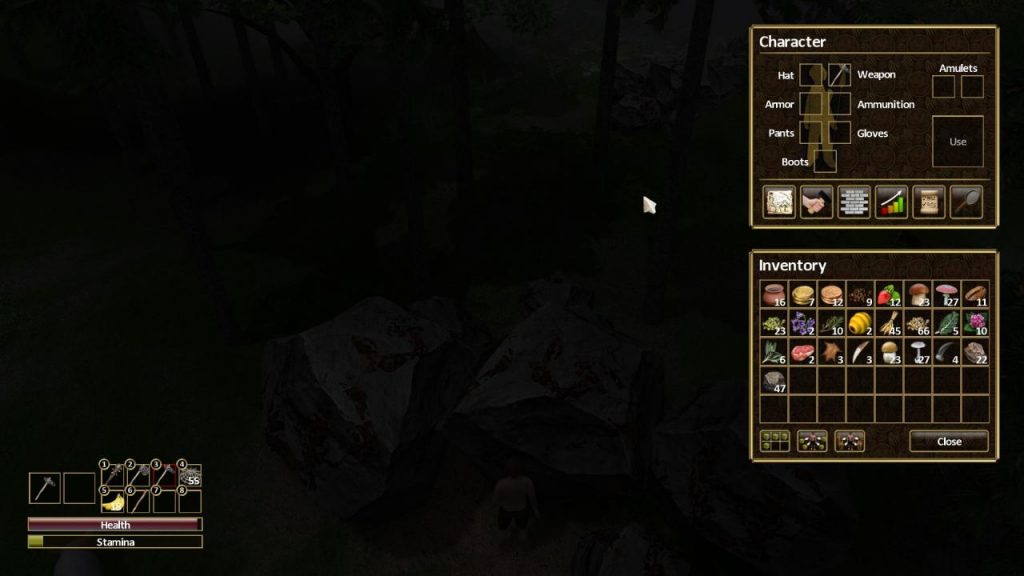Open the parchment scroll journal
The width and height of the screenshot is (1024, 576).
coord(928,202)
